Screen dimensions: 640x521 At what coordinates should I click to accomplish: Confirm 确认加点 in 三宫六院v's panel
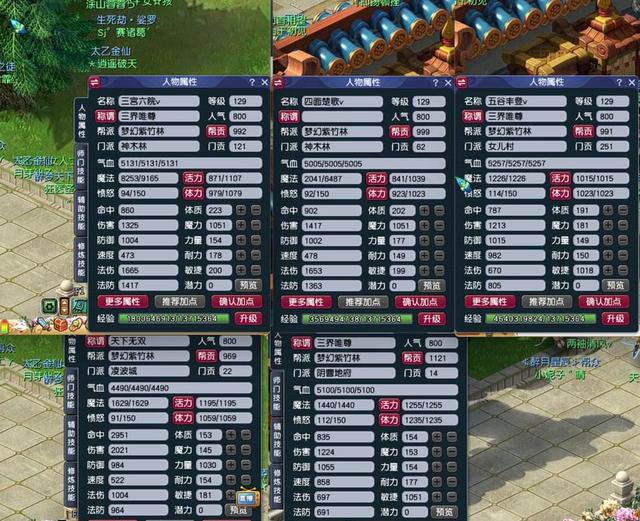(236, 301)
